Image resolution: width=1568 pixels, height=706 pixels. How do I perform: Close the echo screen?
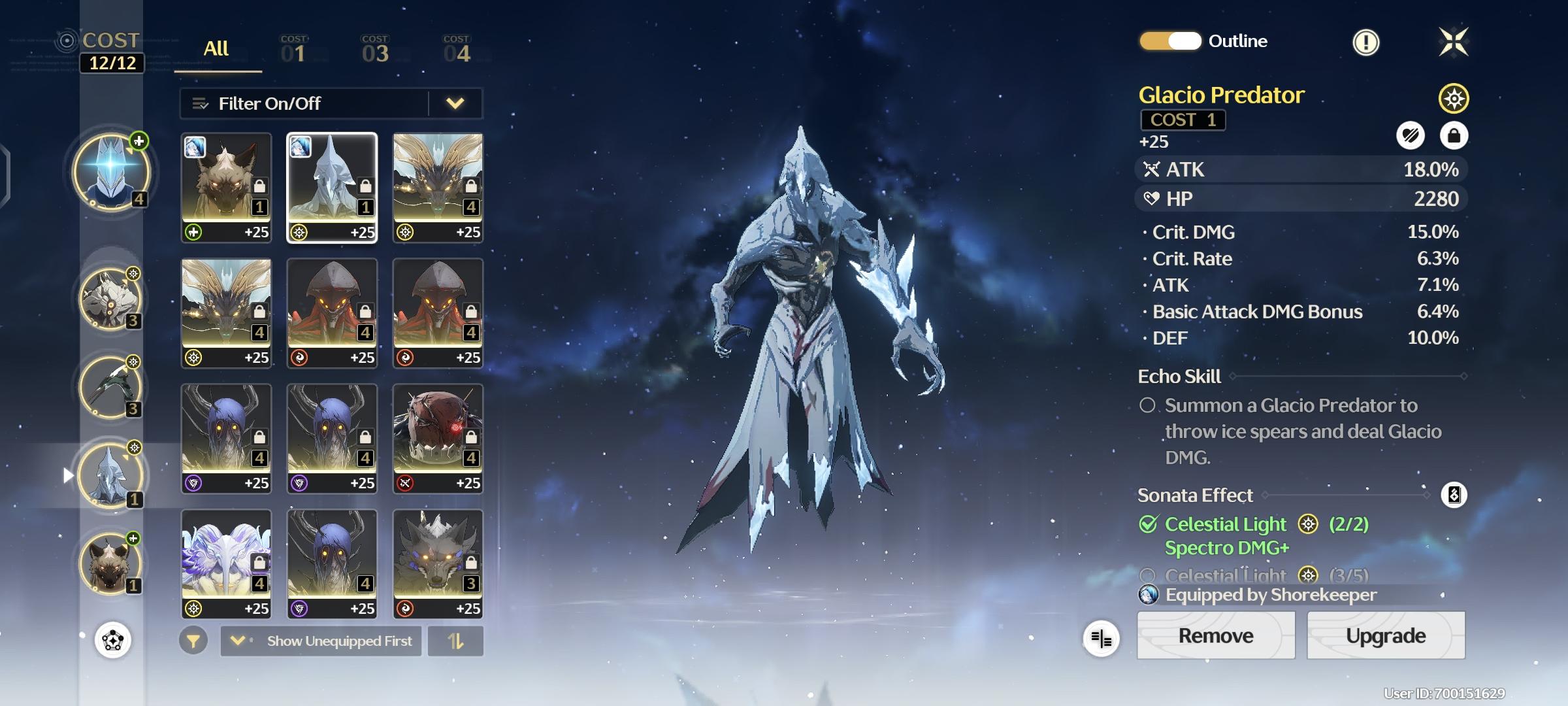(1454, 42)
